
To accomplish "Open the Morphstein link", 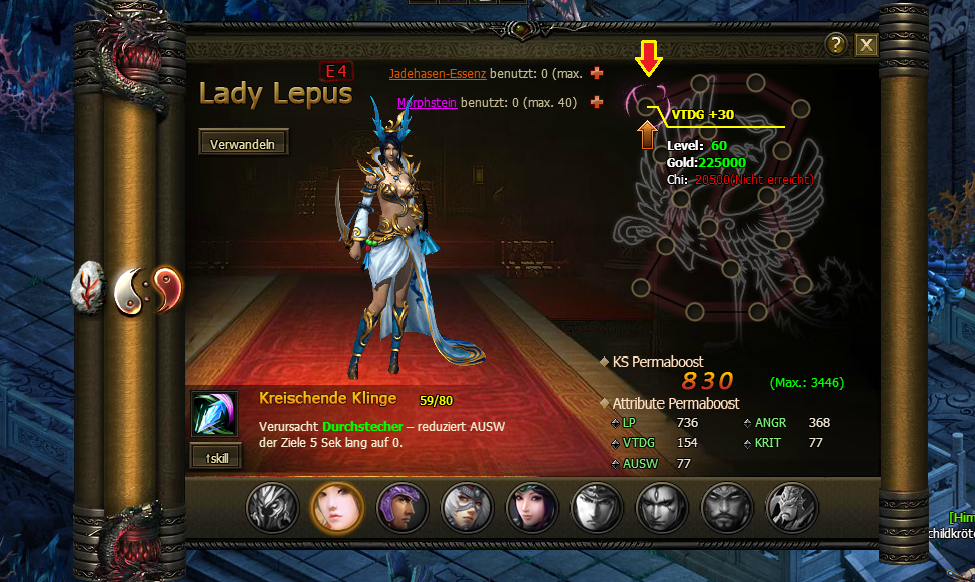I will tap(427, 102).
